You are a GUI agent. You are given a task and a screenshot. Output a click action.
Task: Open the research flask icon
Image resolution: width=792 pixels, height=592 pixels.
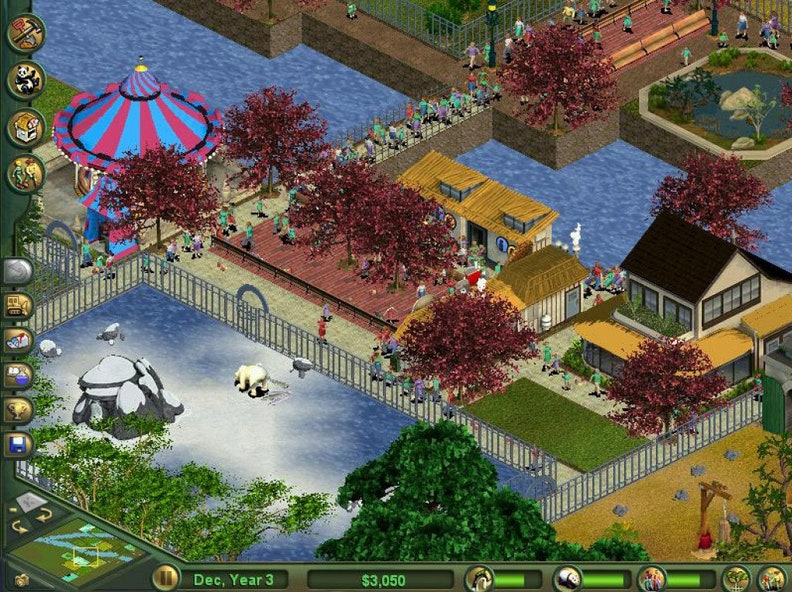point(19,374)
